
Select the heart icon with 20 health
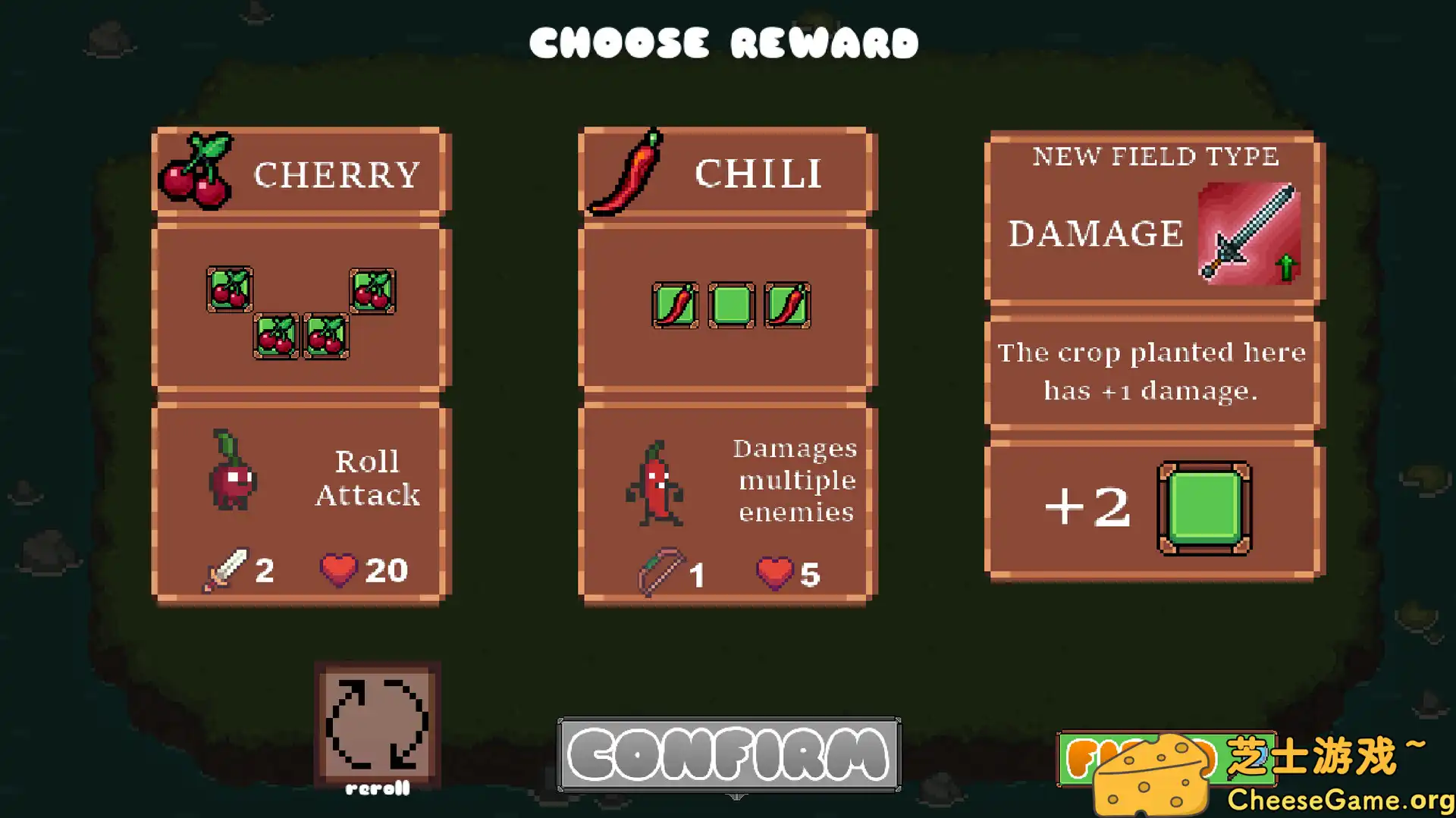[339, 569]
